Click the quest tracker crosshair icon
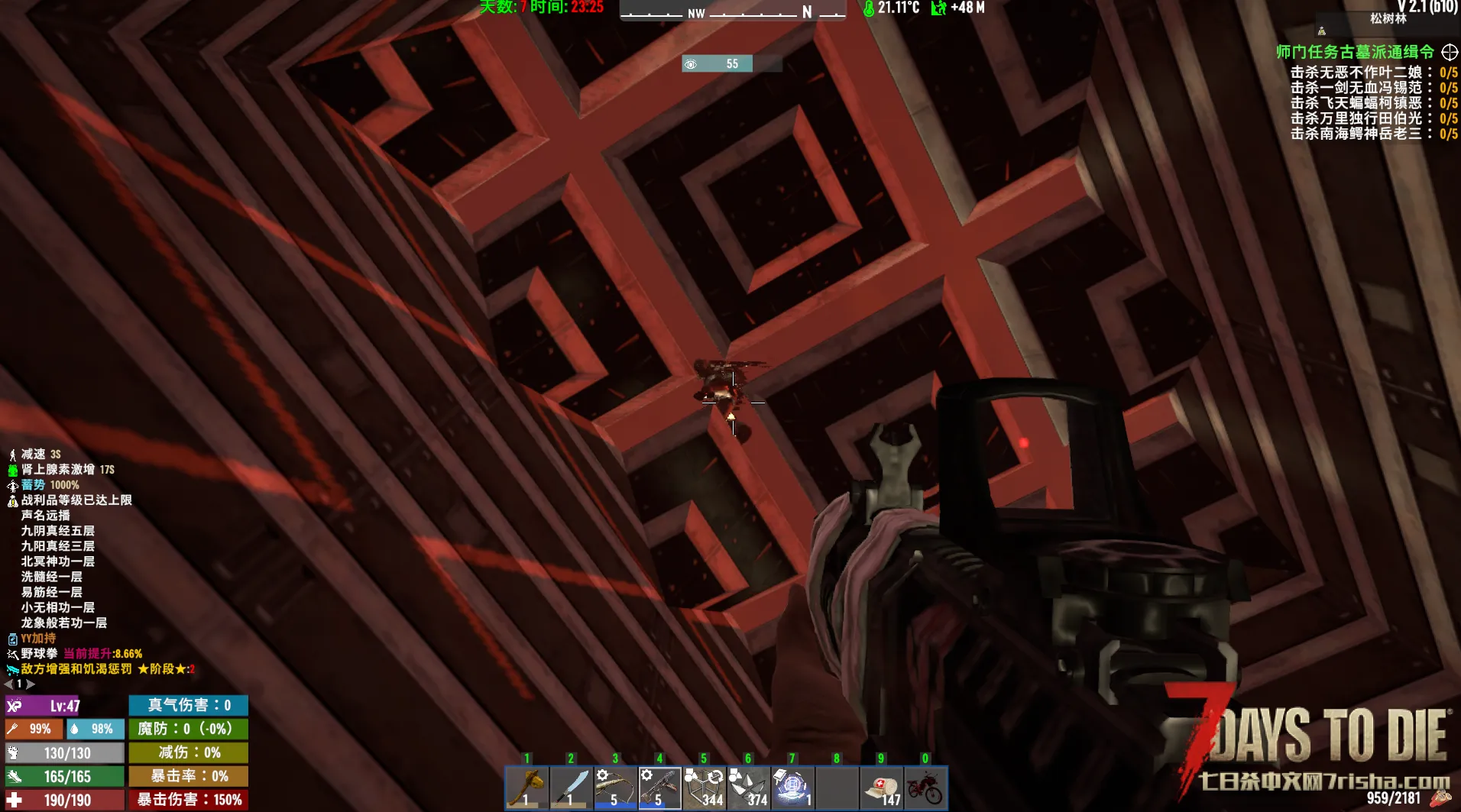This screenshot has height=812, width=1461. click(1450, 52)
